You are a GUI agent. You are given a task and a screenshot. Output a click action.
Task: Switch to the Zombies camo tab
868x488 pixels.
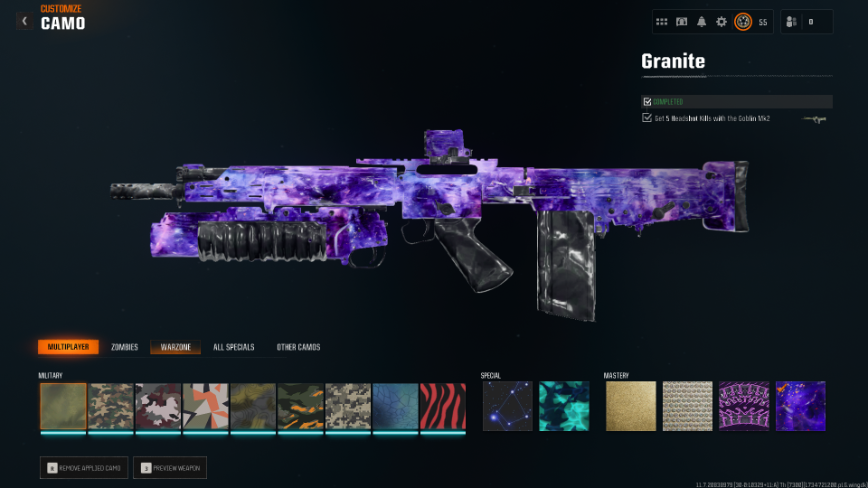click(x=125, y=347)
